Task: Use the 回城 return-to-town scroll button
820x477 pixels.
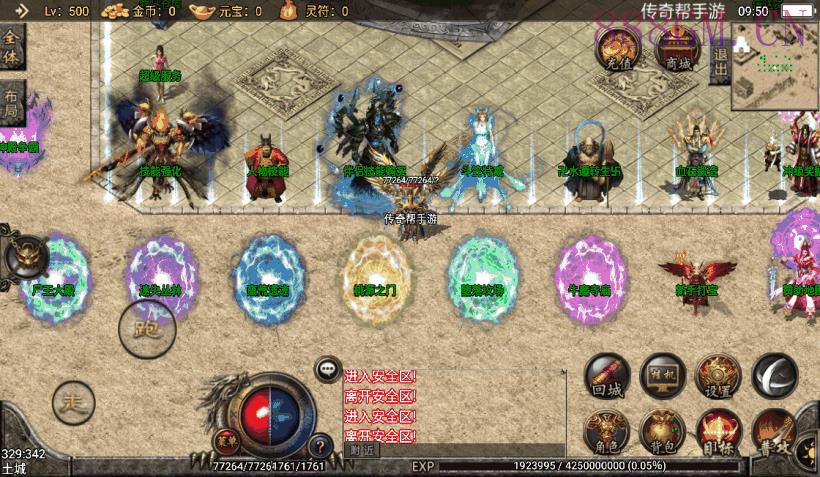Action: click(607, 376)
